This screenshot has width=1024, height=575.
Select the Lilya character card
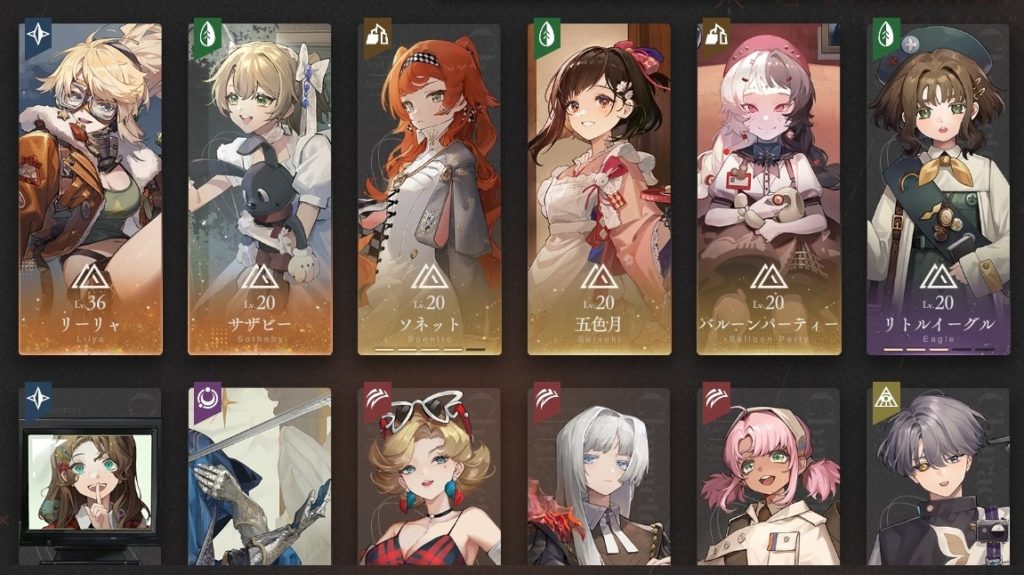90,190
